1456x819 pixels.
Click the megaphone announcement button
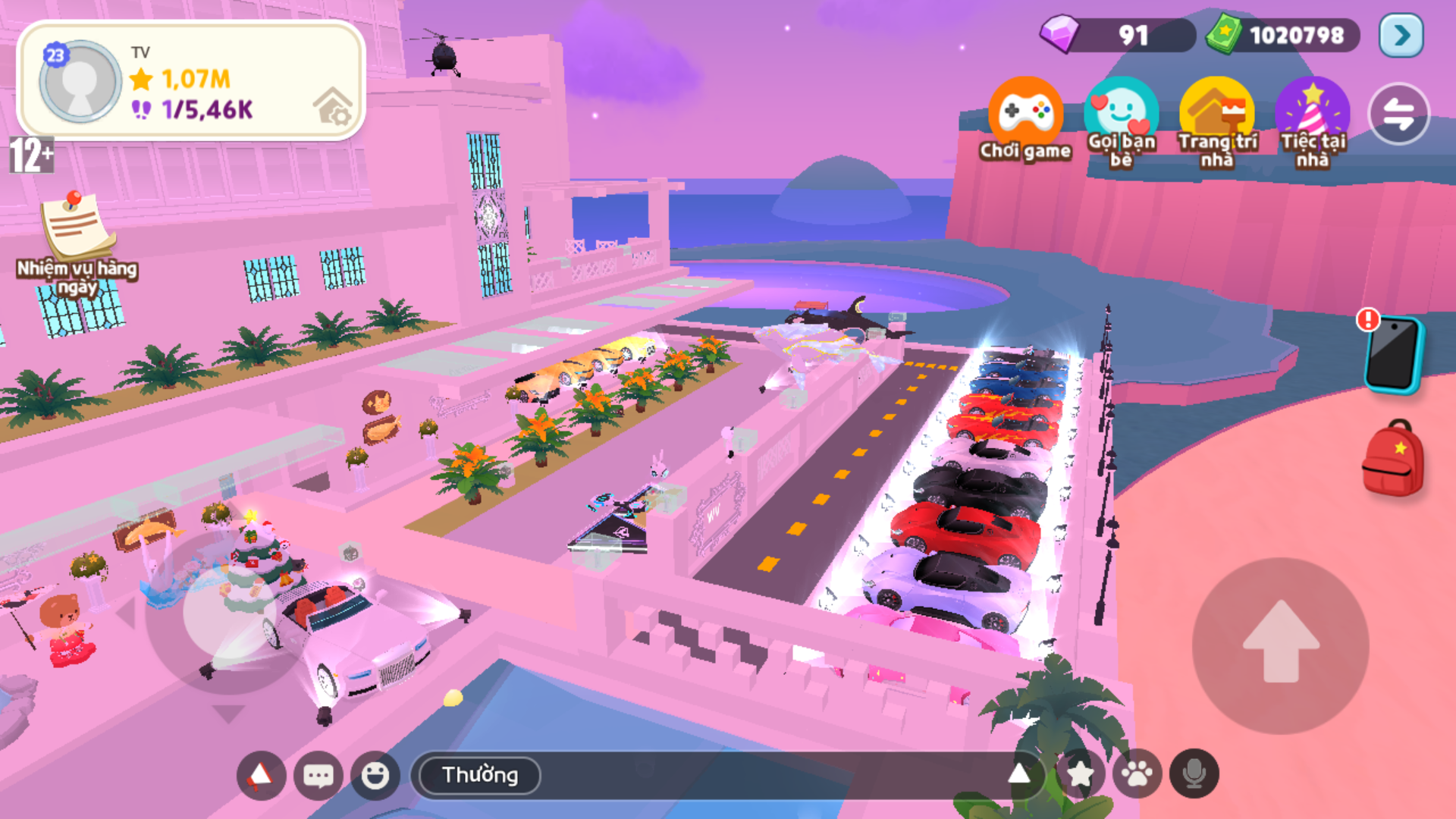[261, 775]
